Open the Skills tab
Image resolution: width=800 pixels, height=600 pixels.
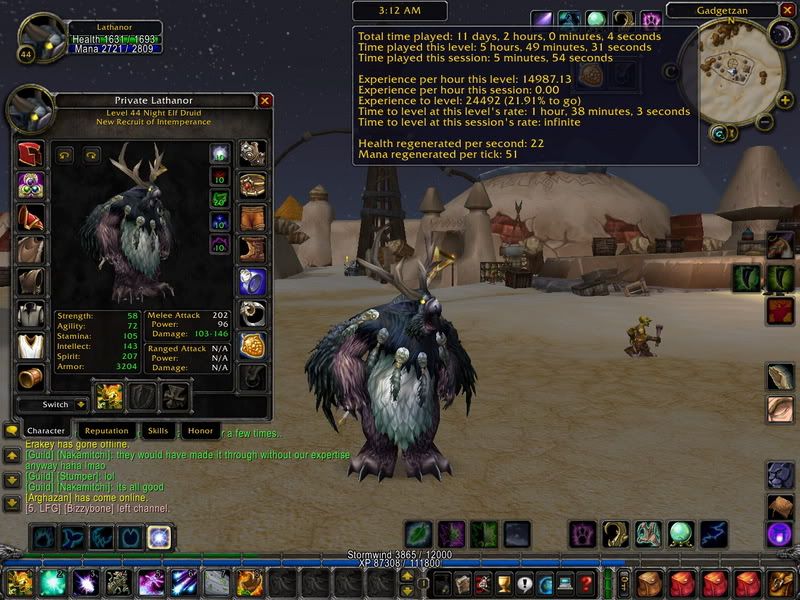pos(158,431)
